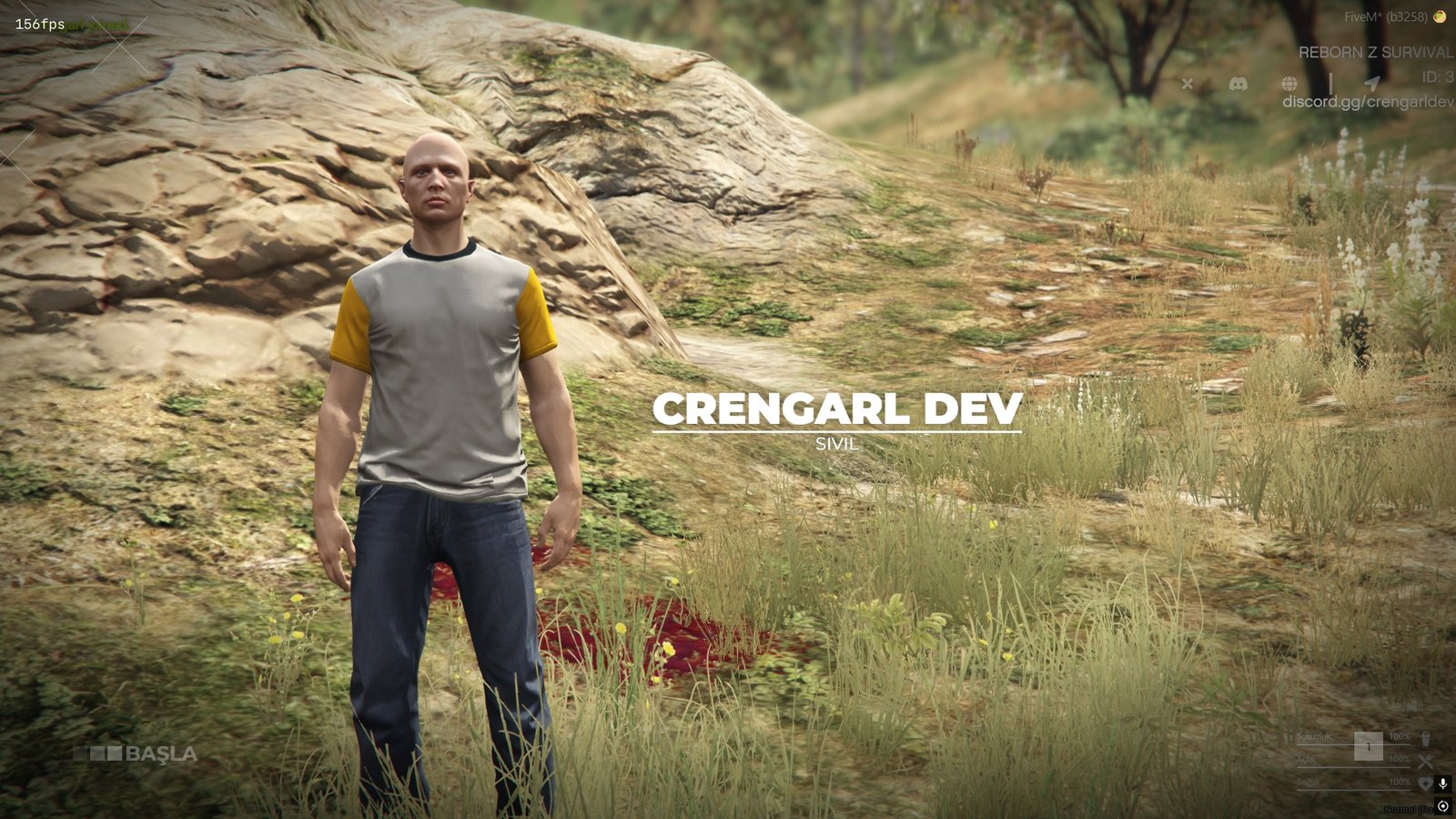Select the first character slot square beside BAŞLA
1456x819 pixels.
pos(82,753)
